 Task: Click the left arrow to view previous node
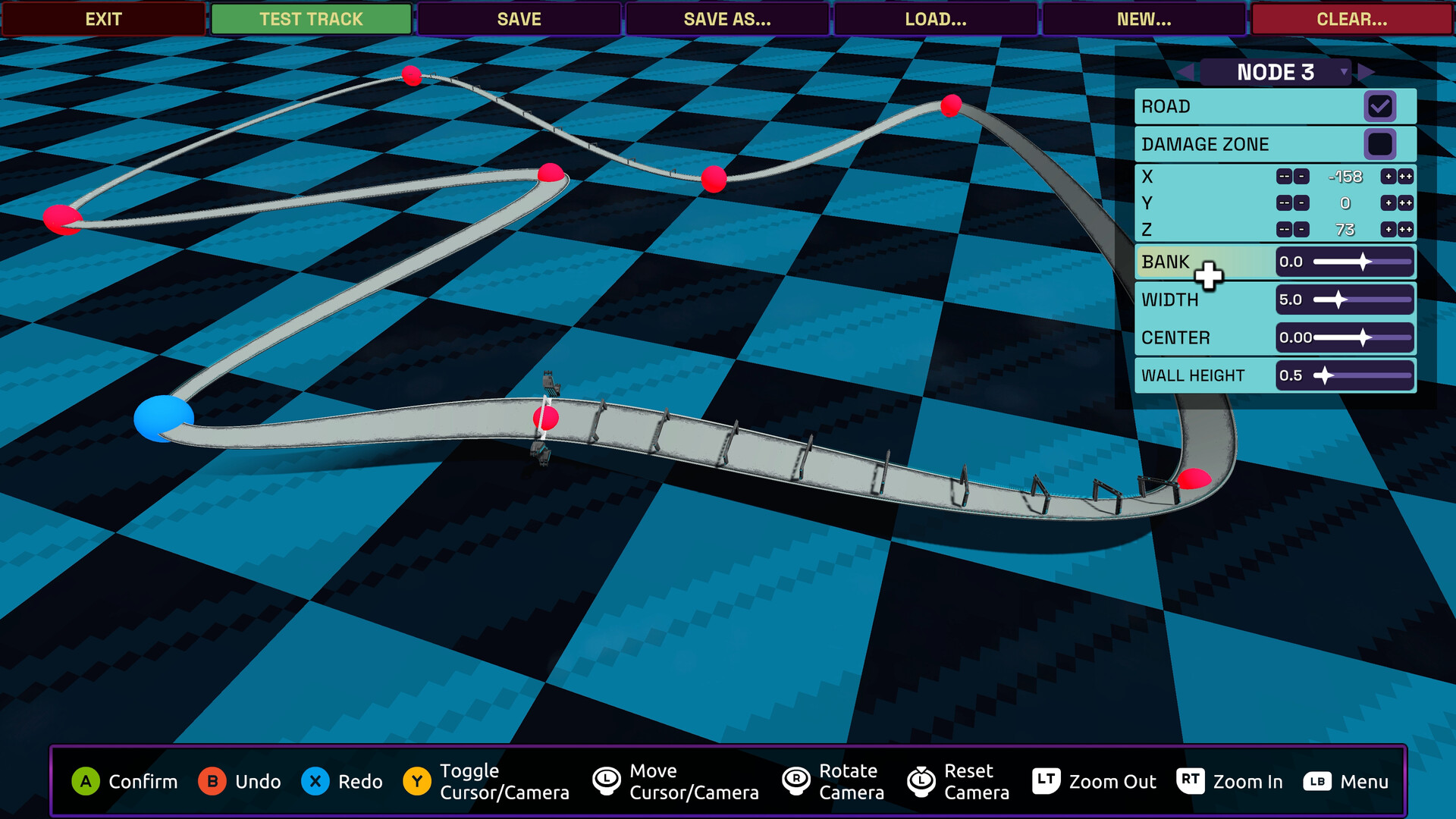pyautogui.click(x=1186, y=71)
